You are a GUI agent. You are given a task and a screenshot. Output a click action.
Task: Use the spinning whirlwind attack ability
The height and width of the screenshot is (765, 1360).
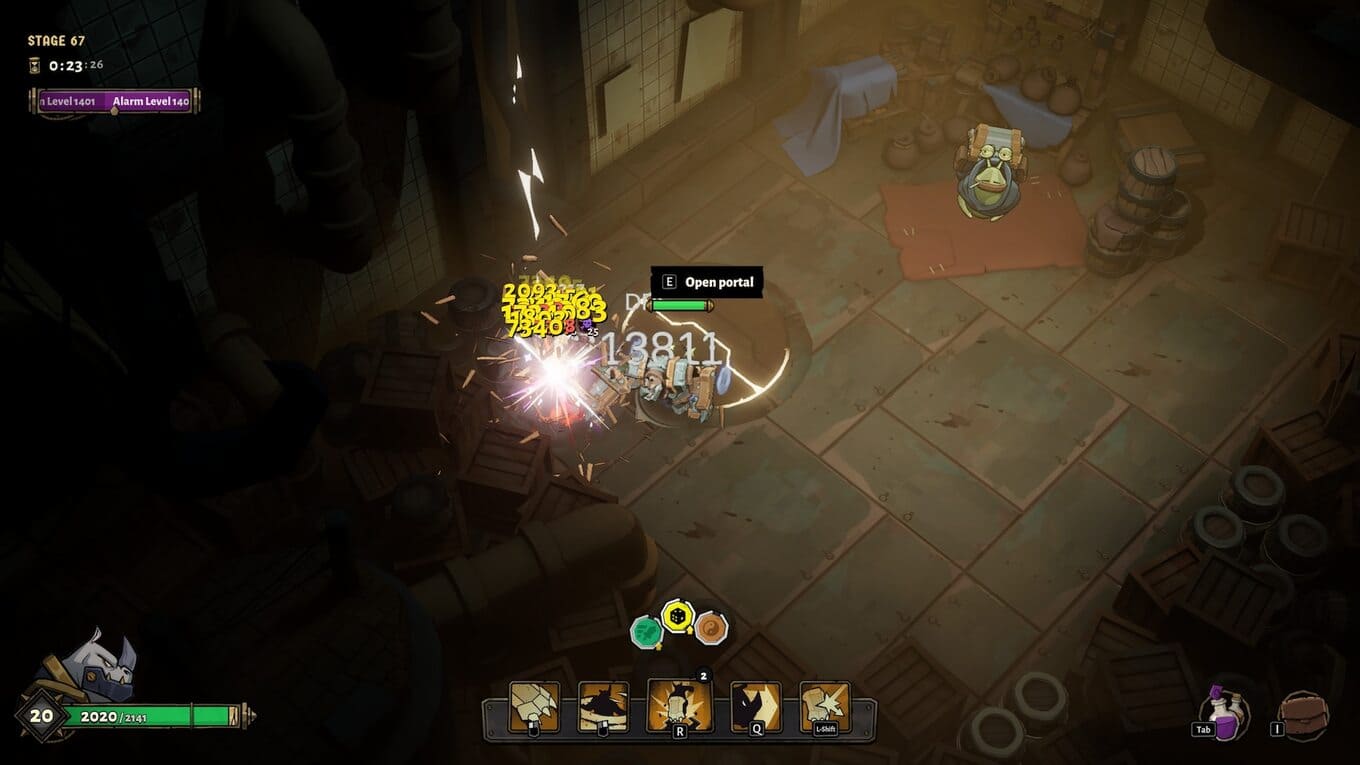point(604,706)
